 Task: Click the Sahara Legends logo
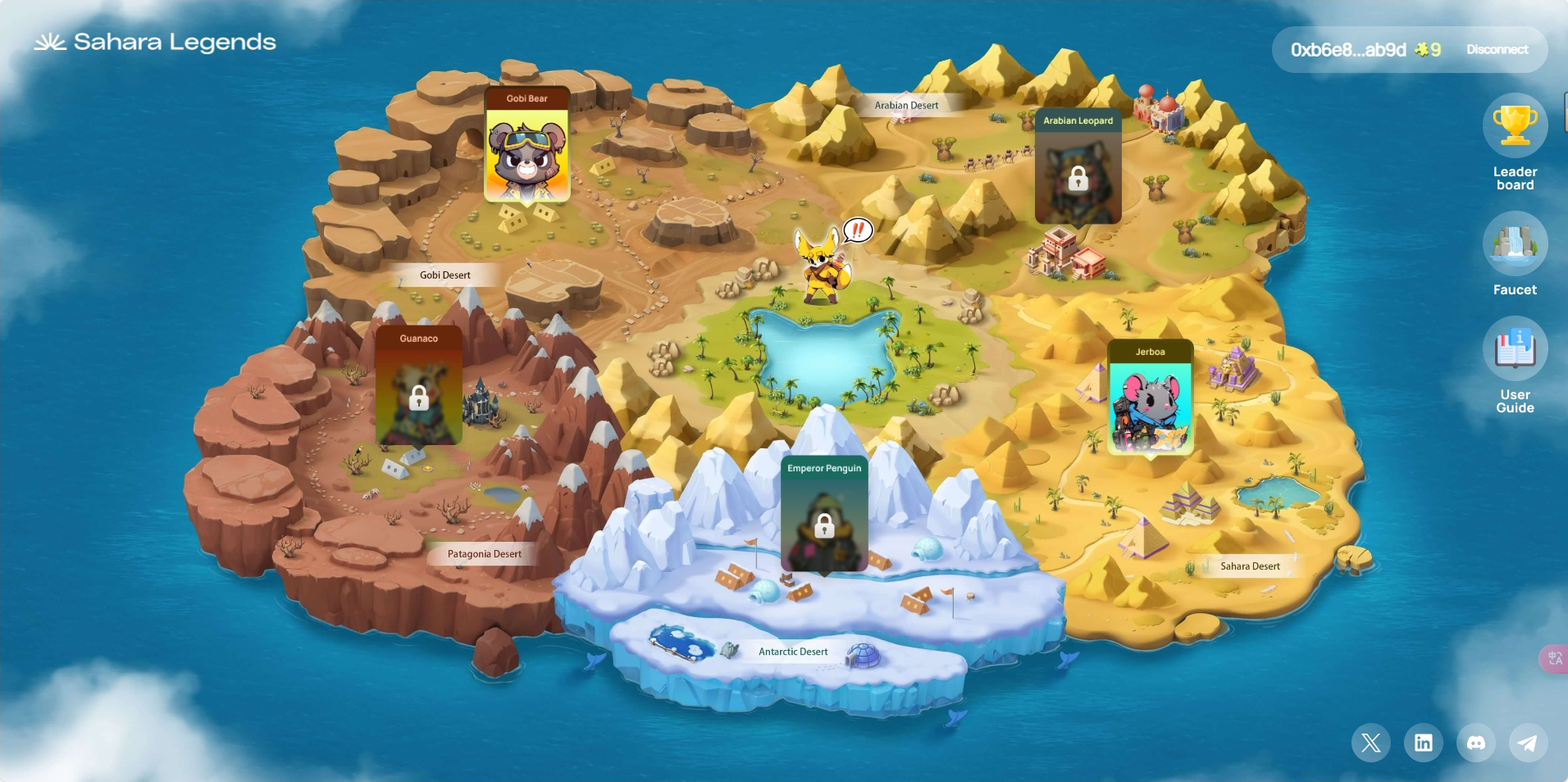[x=155, y=42]
